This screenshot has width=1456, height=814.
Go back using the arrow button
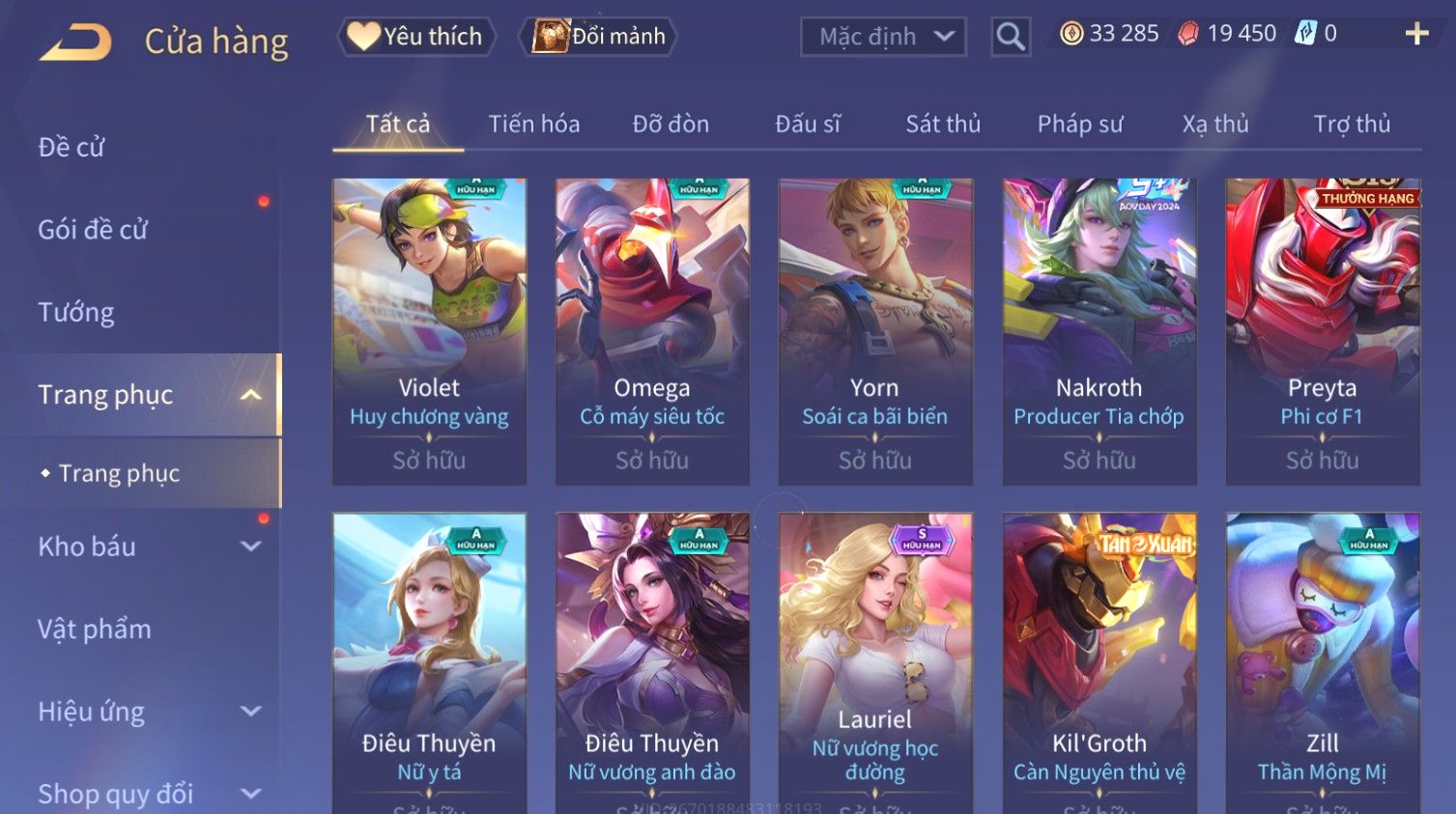pyautogui.click(x=75, y=42)
